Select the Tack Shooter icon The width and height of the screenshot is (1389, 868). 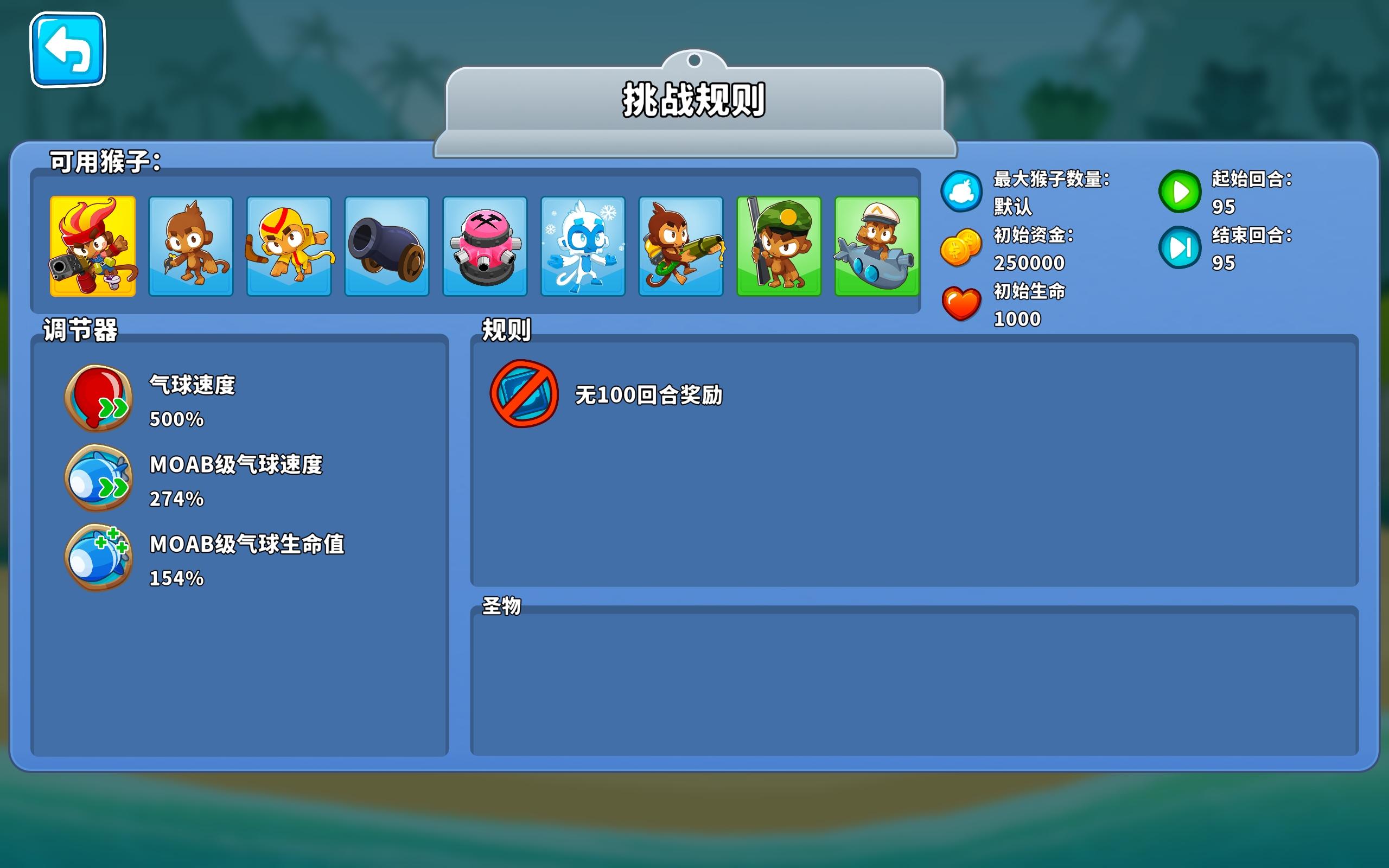[x=485, y=247]
